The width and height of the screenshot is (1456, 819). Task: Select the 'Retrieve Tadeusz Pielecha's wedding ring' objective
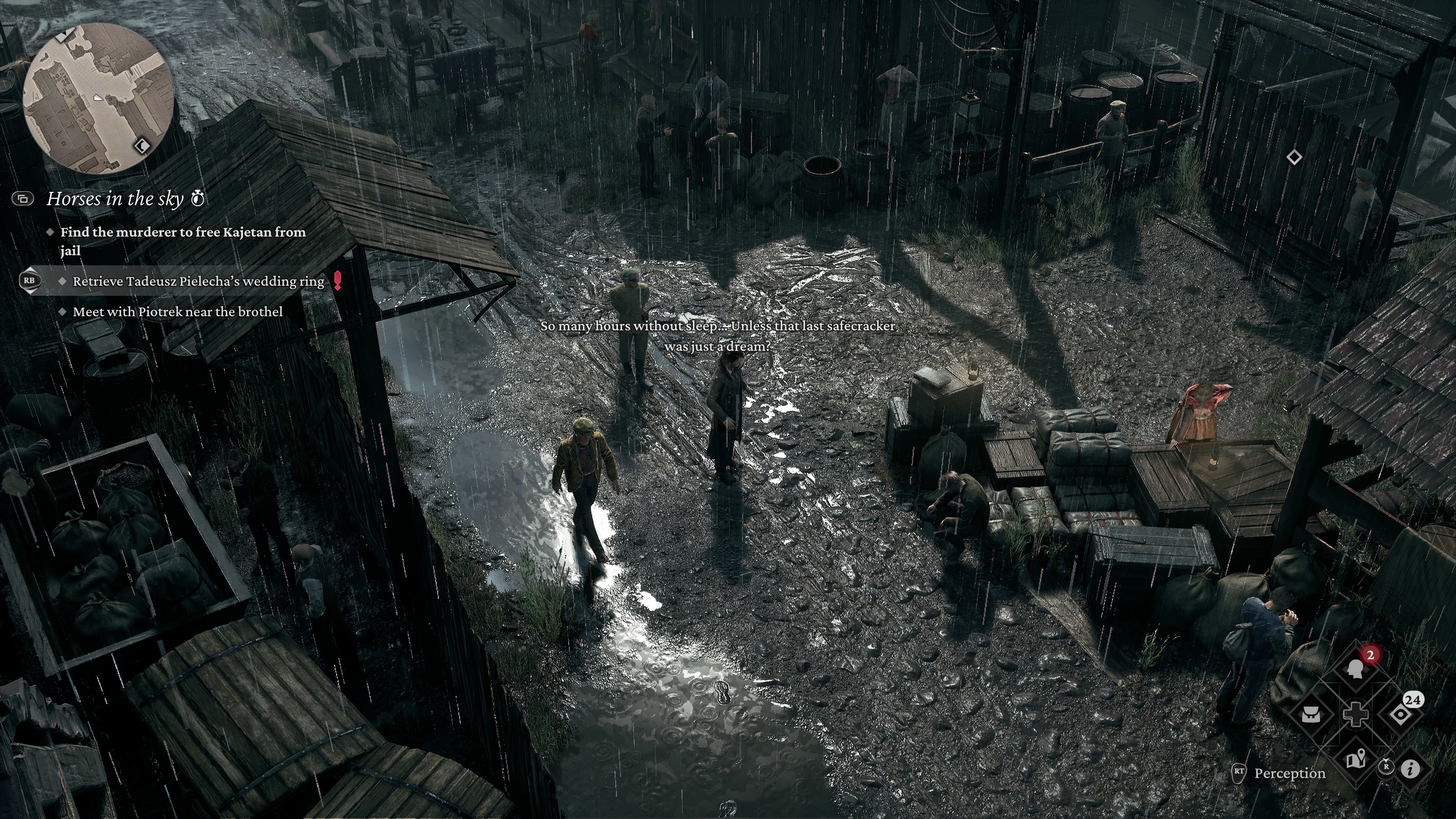[x=198, y=282]
